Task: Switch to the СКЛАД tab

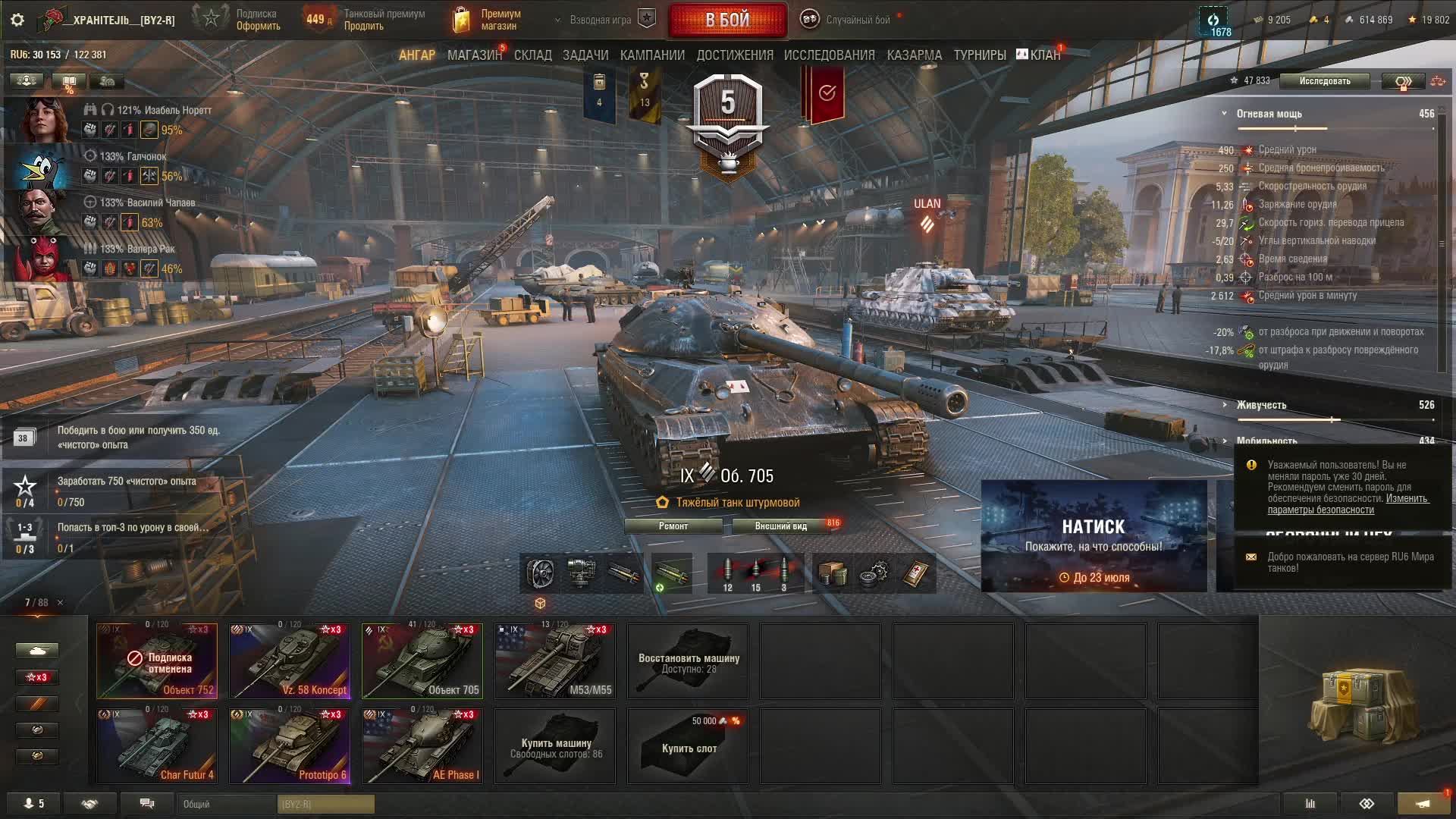Action: [x=532, y=55]
